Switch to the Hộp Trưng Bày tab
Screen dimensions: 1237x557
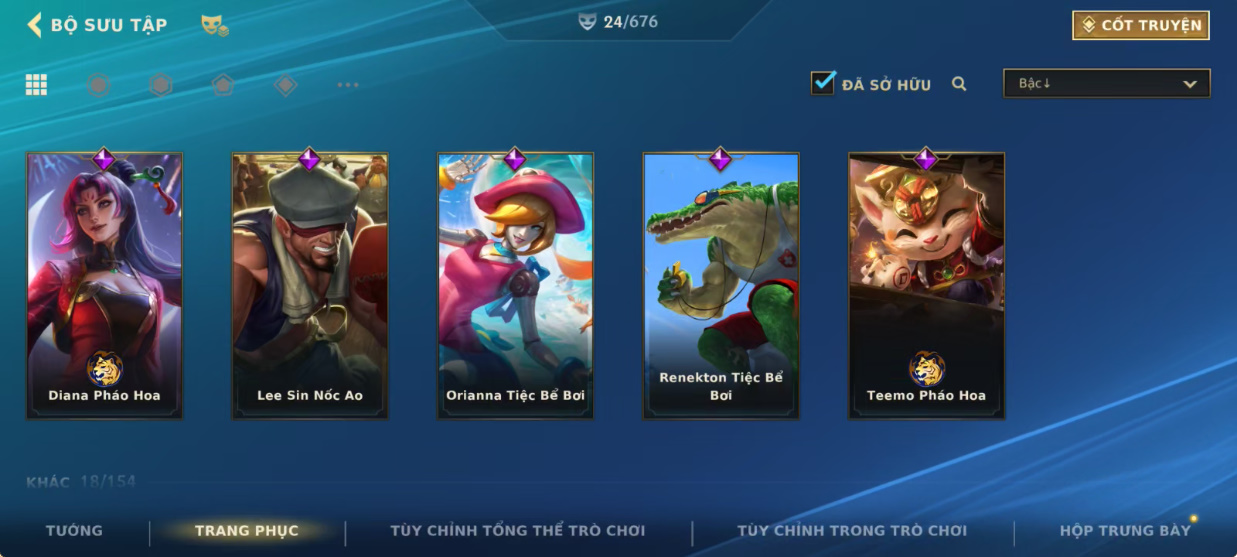pyautogui.click(x=1124, y=531)
